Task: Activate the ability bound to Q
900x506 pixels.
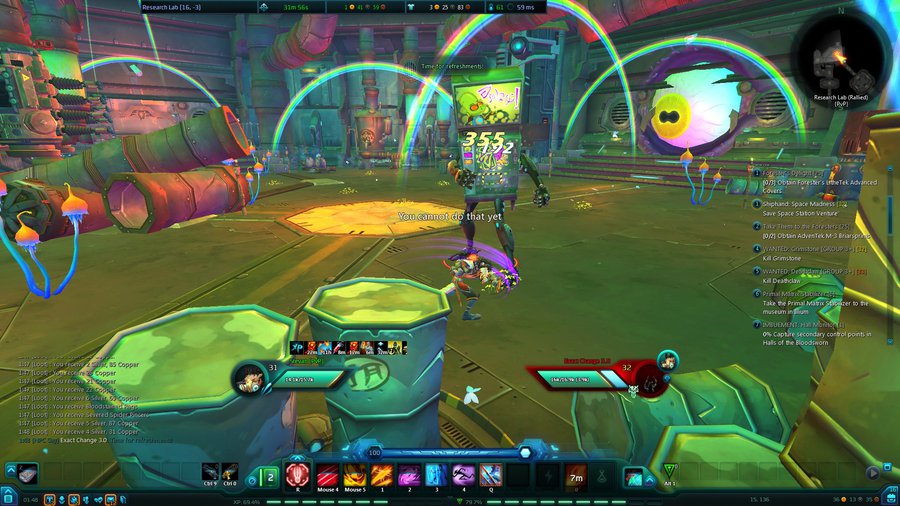Action: 490,474
